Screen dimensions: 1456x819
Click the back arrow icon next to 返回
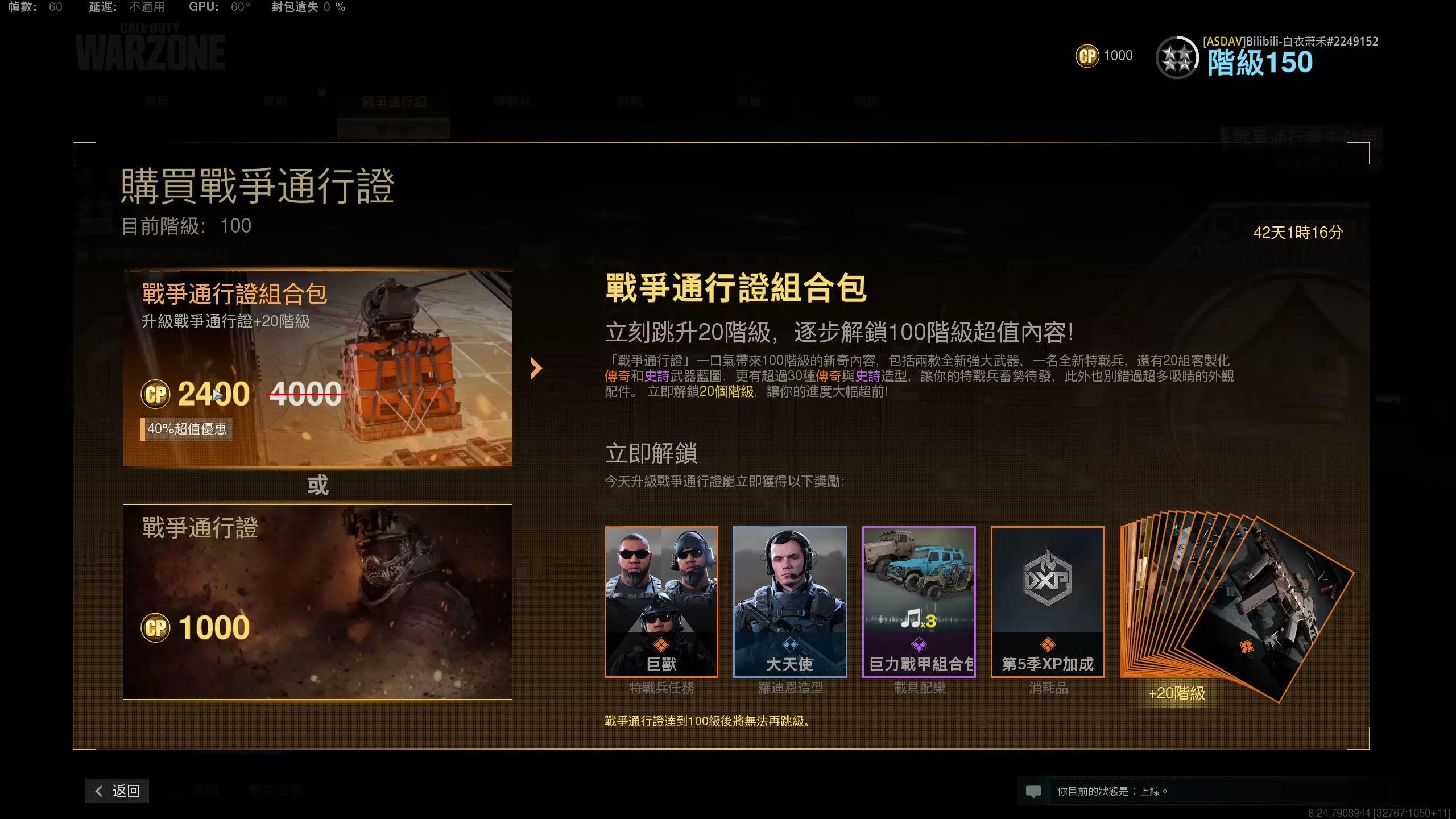(98, 791)
